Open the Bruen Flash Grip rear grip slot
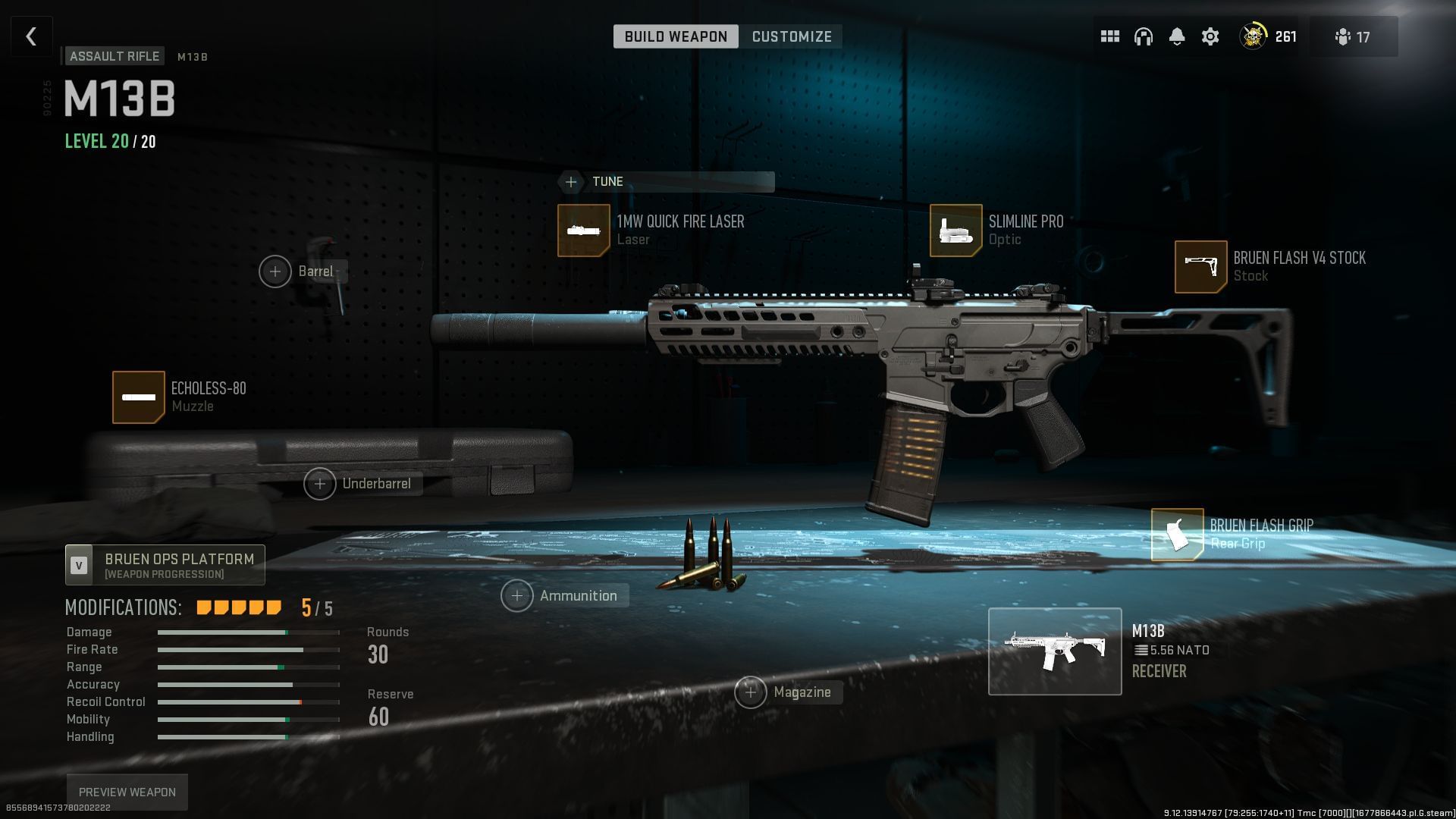The height and width of the screenshot is (819, 1456). click(1176, 534)
